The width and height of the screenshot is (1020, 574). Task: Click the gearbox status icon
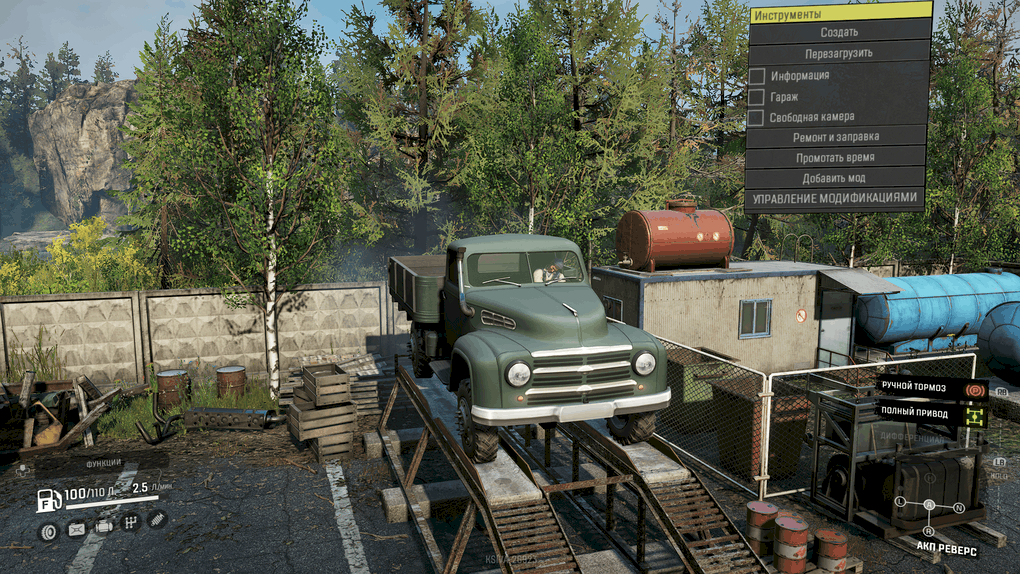coord(130,521)
